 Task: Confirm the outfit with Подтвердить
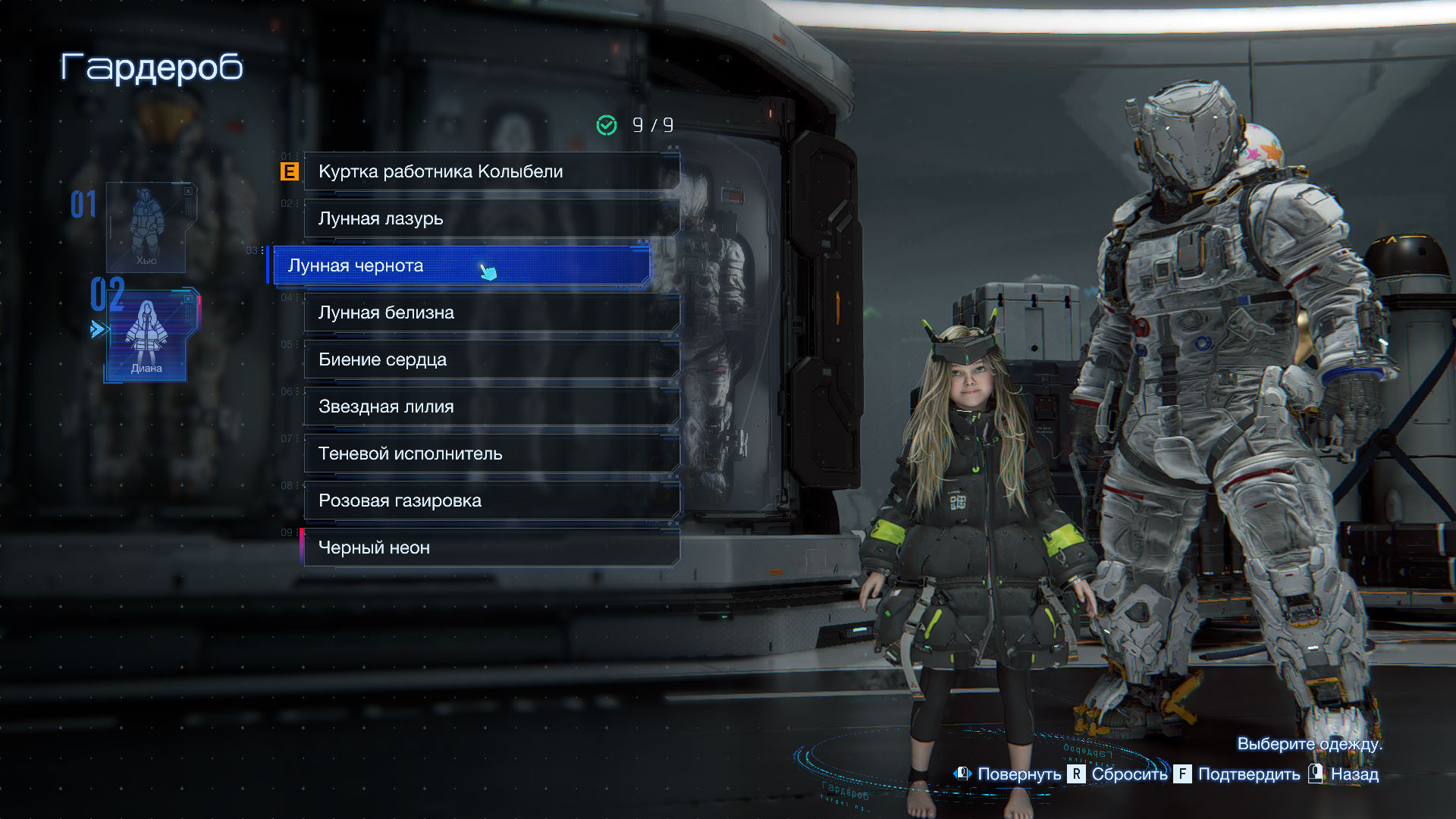(1237, 774)
